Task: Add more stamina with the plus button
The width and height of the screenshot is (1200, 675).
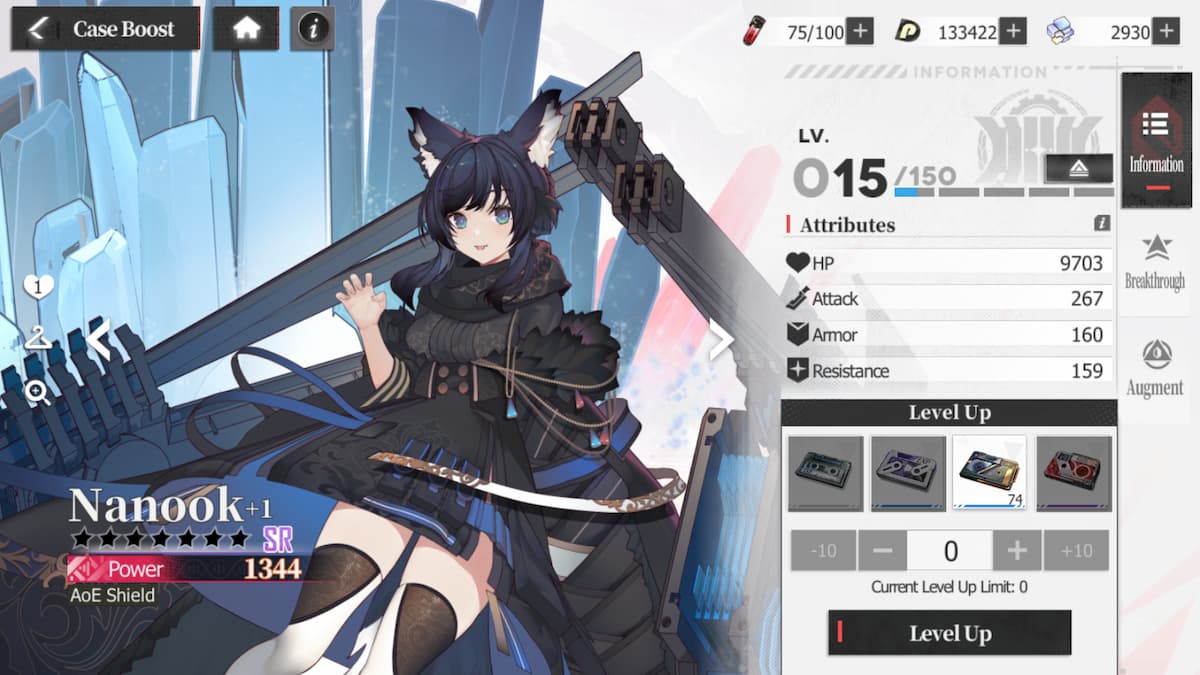Action: pos(860,32)
